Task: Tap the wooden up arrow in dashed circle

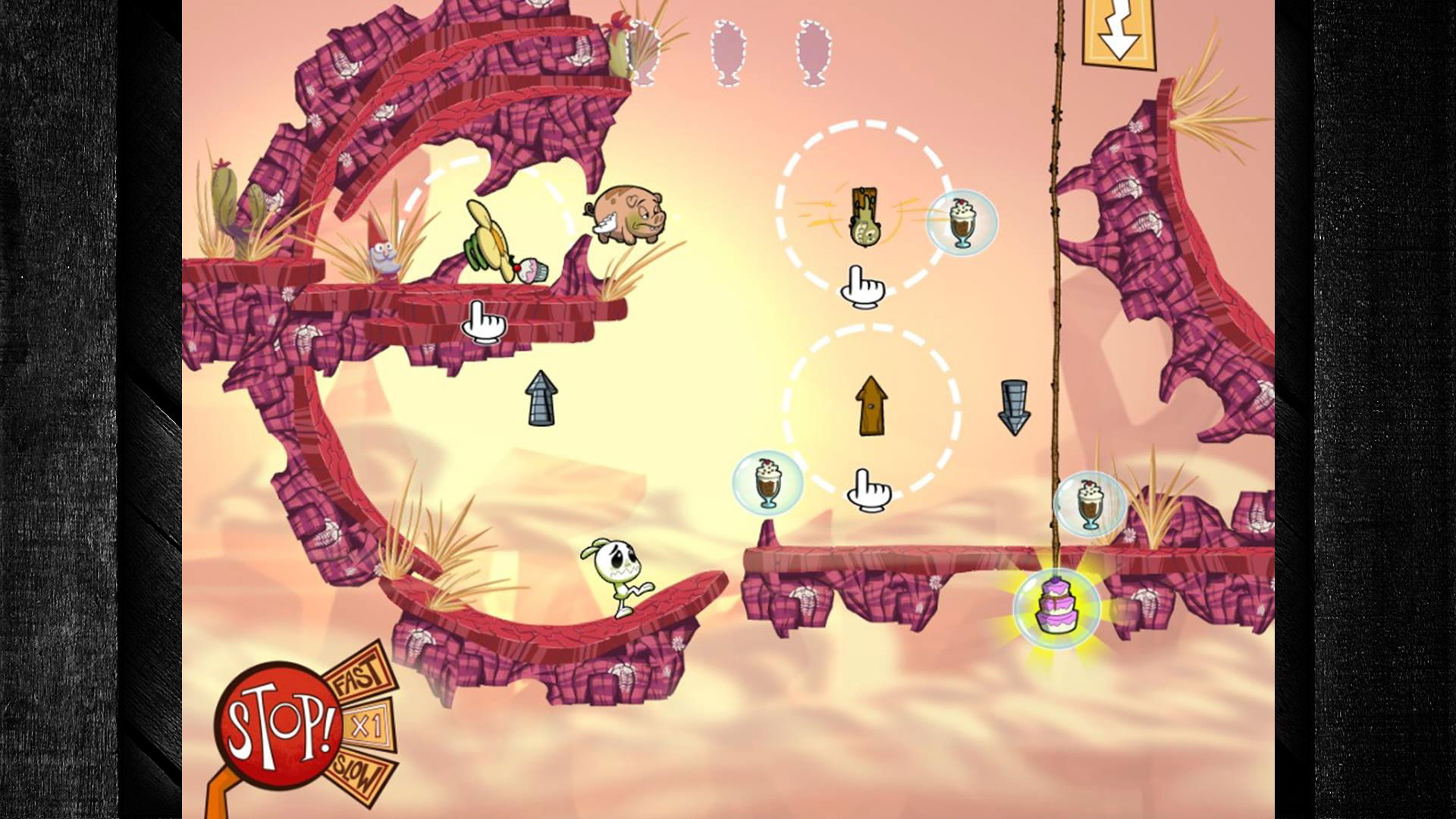Action: (871, 406)
